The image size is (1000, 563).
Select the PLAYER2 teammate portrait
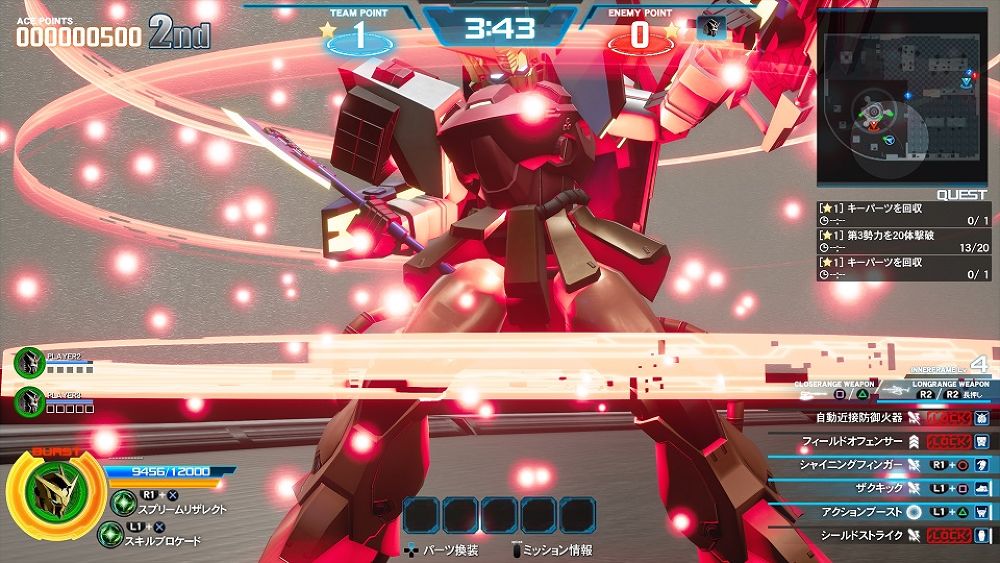pyautogui.click(x=30, y=361)
